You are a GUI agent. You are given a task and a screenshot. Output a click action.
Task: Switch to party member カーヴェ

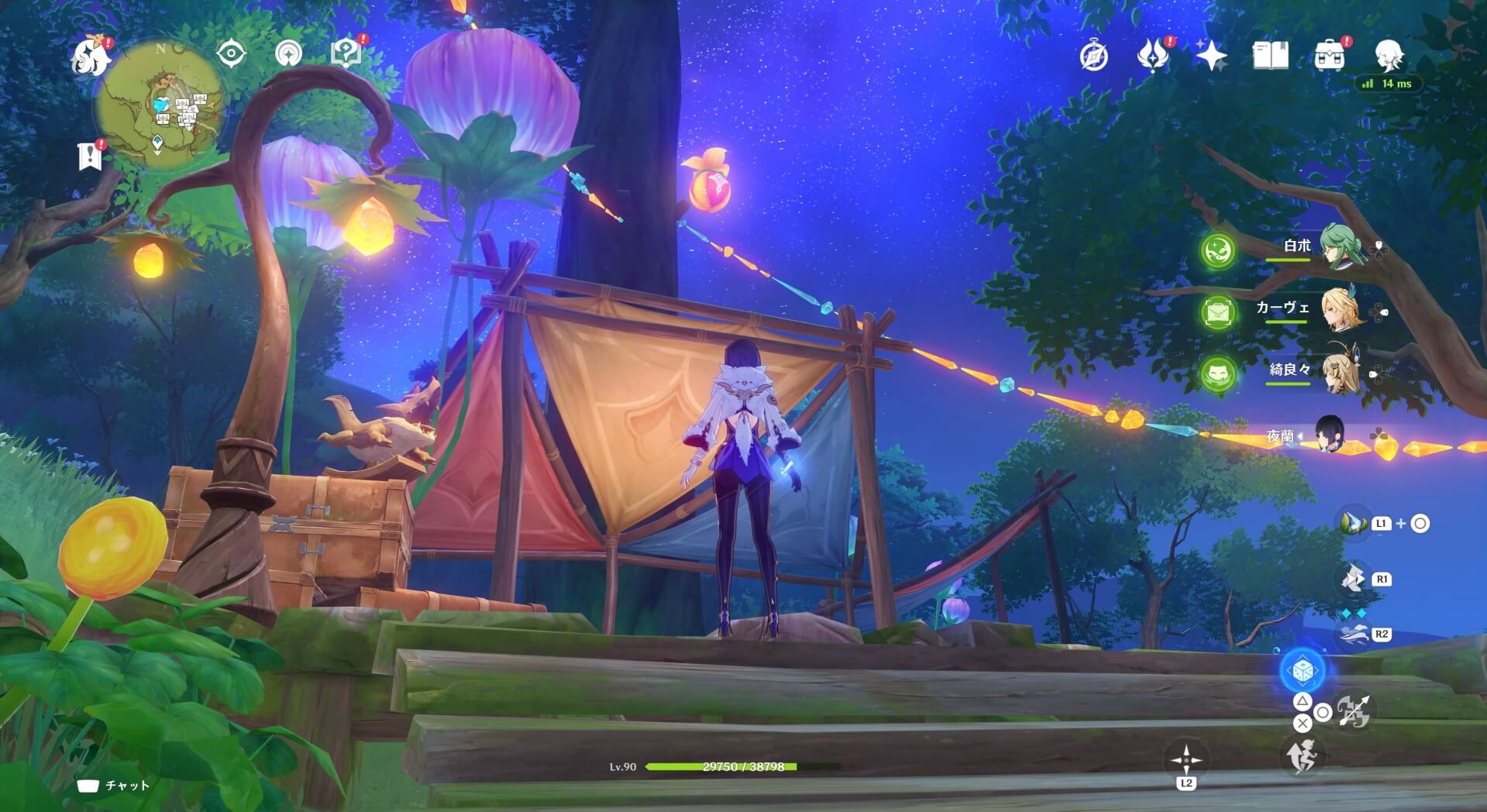click(x=1339, y=309)
